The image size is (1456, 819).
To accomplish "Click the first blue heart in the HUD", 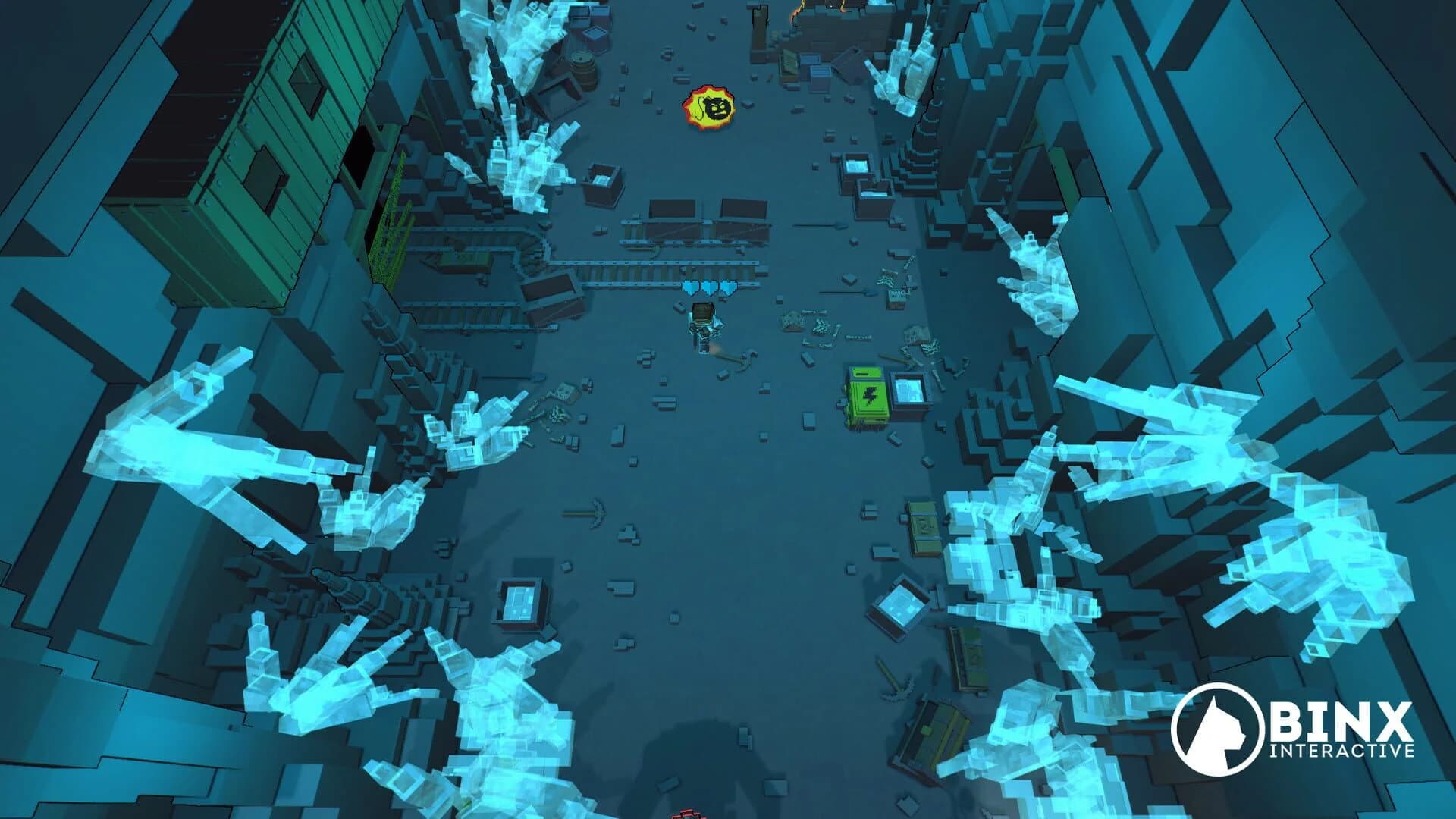I will tap(690, 287).
